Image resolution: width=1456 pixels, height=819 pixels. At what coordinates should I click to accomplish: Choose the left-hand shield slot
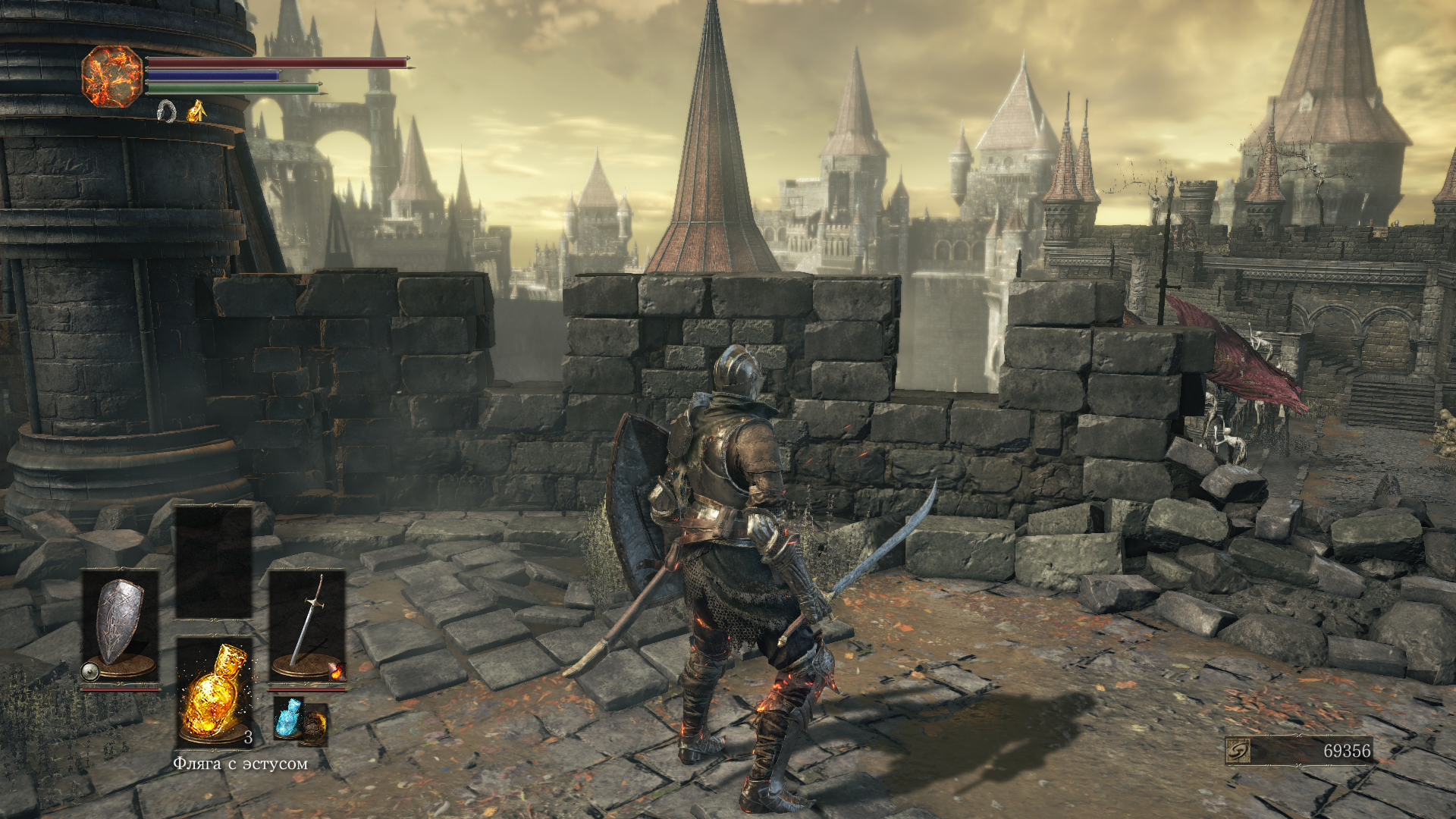(x=120, y=626)
